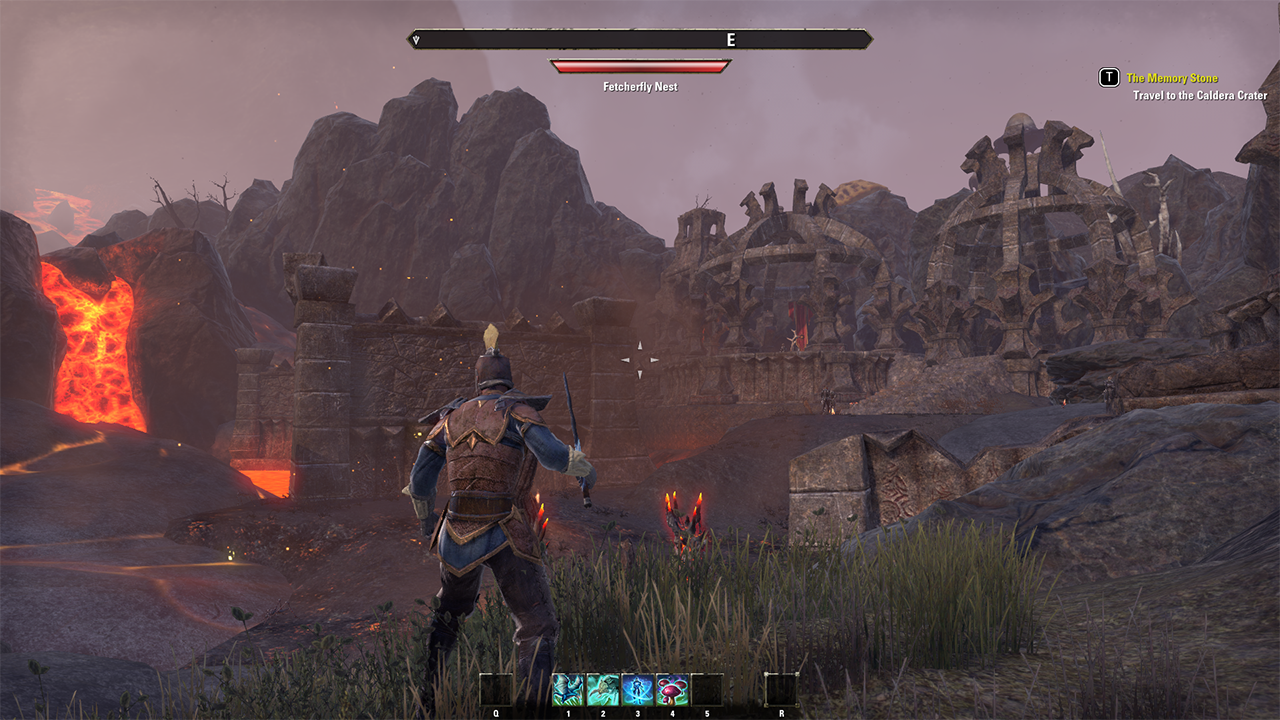Click the compass bar at top

coord(640,40)
